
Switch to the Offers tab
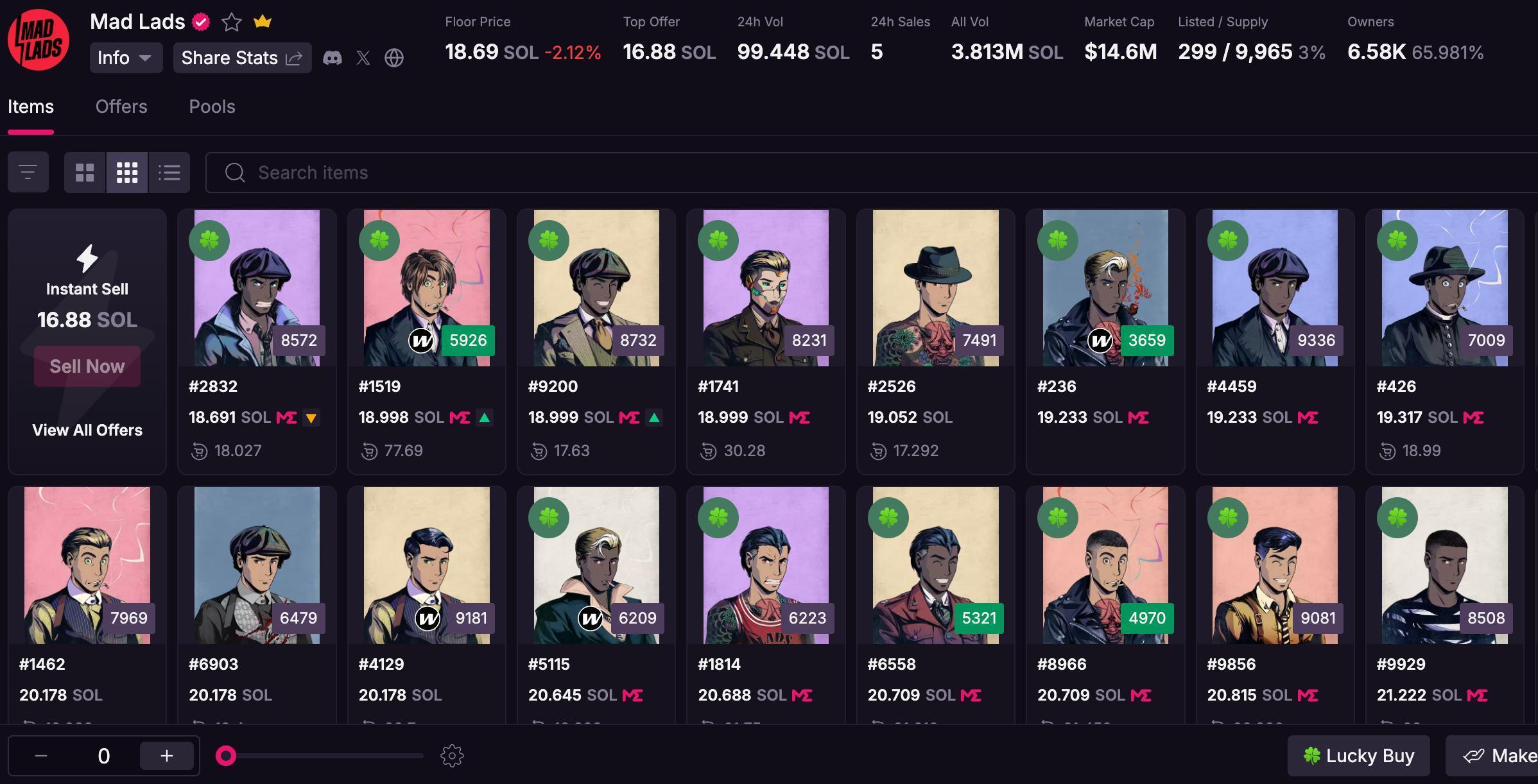click(121, 107)
